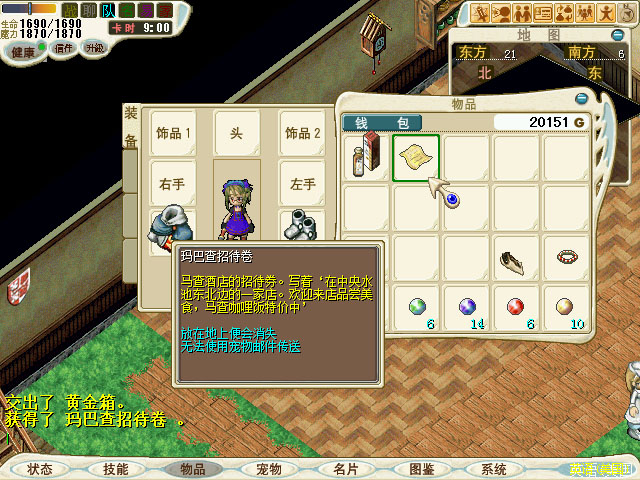Screen dimensions: 640x480
Task: Open the 图鉴 encyclopedia menu
Action: [x=421, y=468]
